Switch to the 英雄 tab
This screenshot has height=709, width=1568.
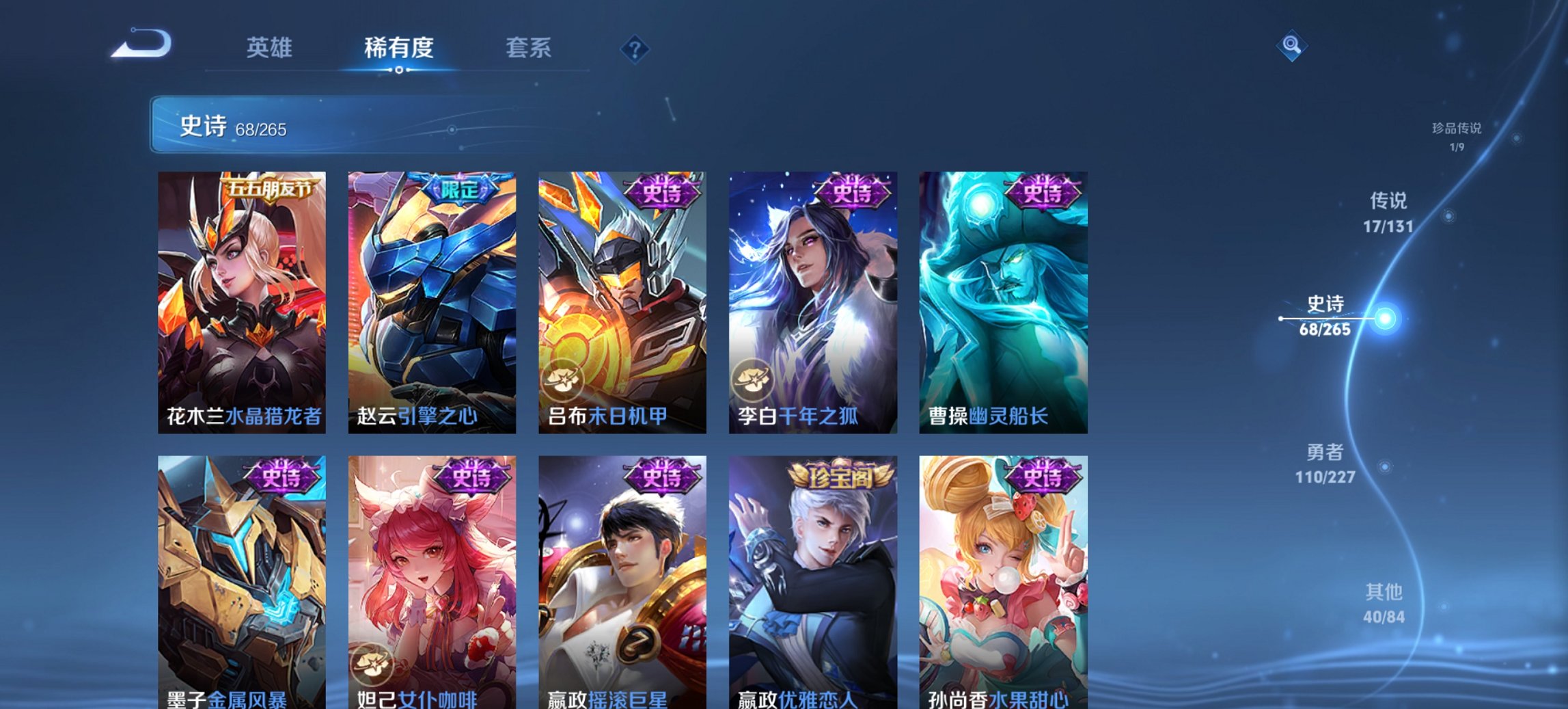coord(271,48)
